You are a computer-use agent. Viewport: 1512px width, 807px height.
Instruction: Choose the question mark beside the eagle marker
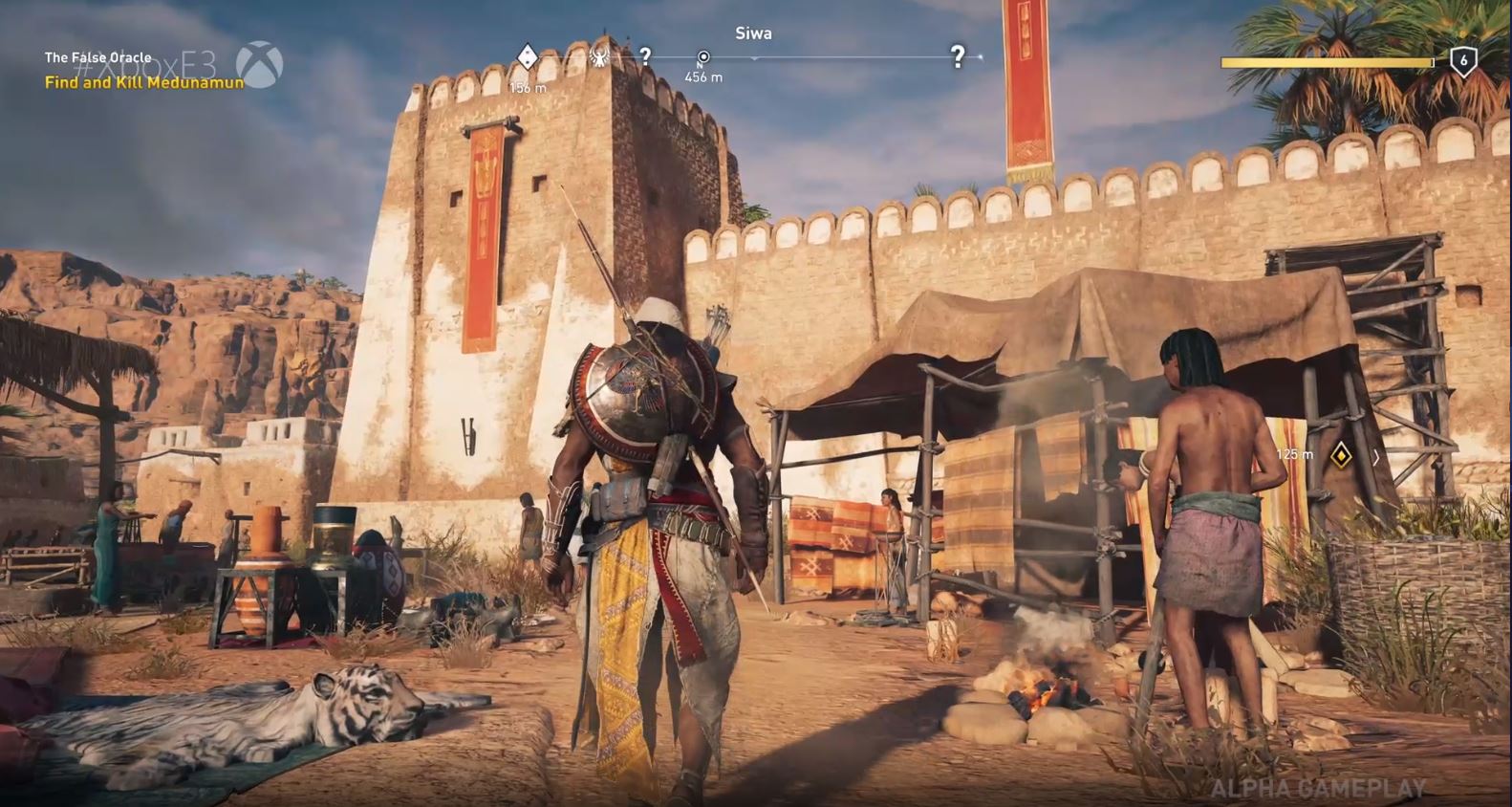click(646, 56)
